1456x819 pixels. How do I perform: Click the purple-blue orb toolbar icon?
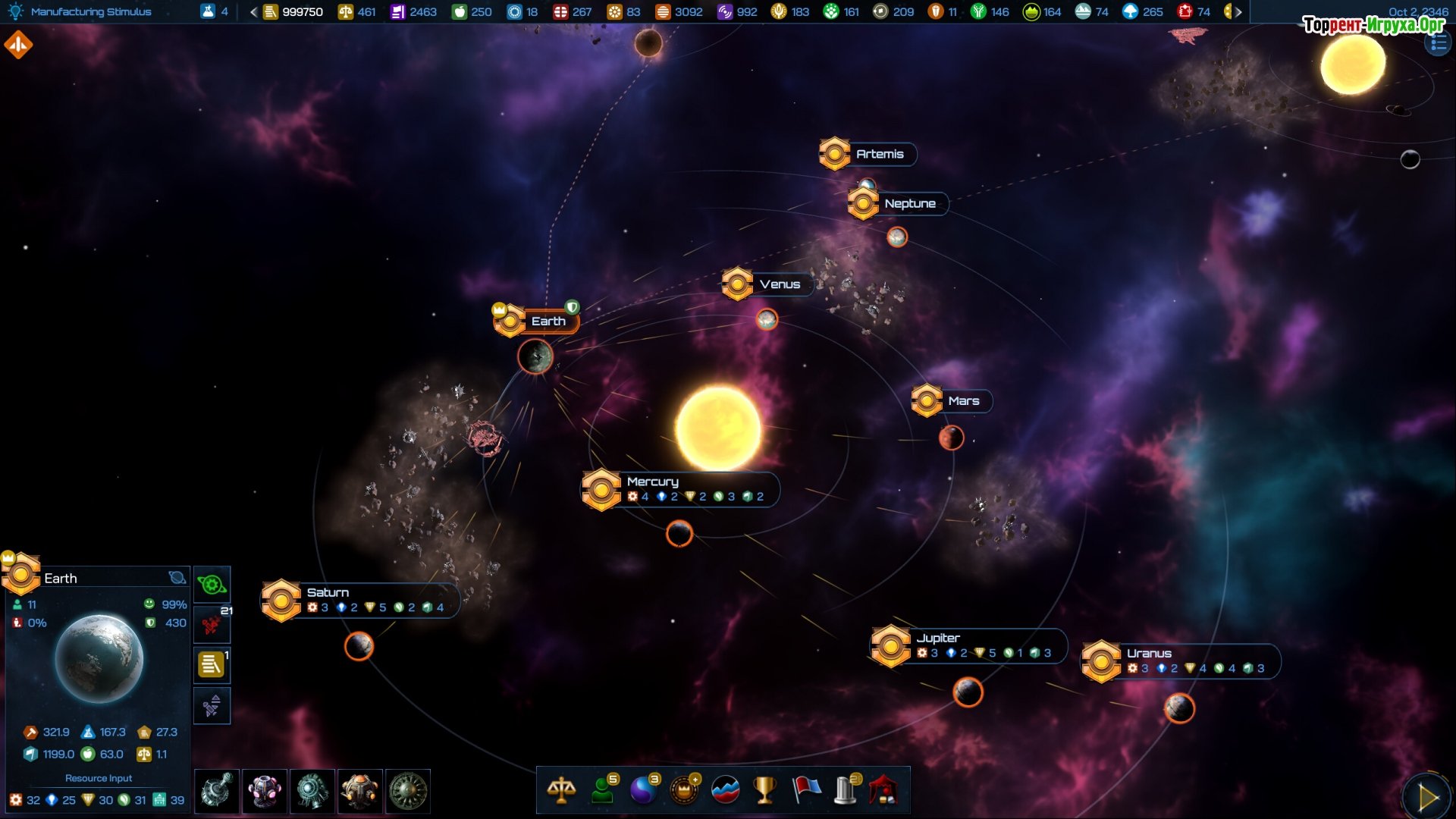643,790
